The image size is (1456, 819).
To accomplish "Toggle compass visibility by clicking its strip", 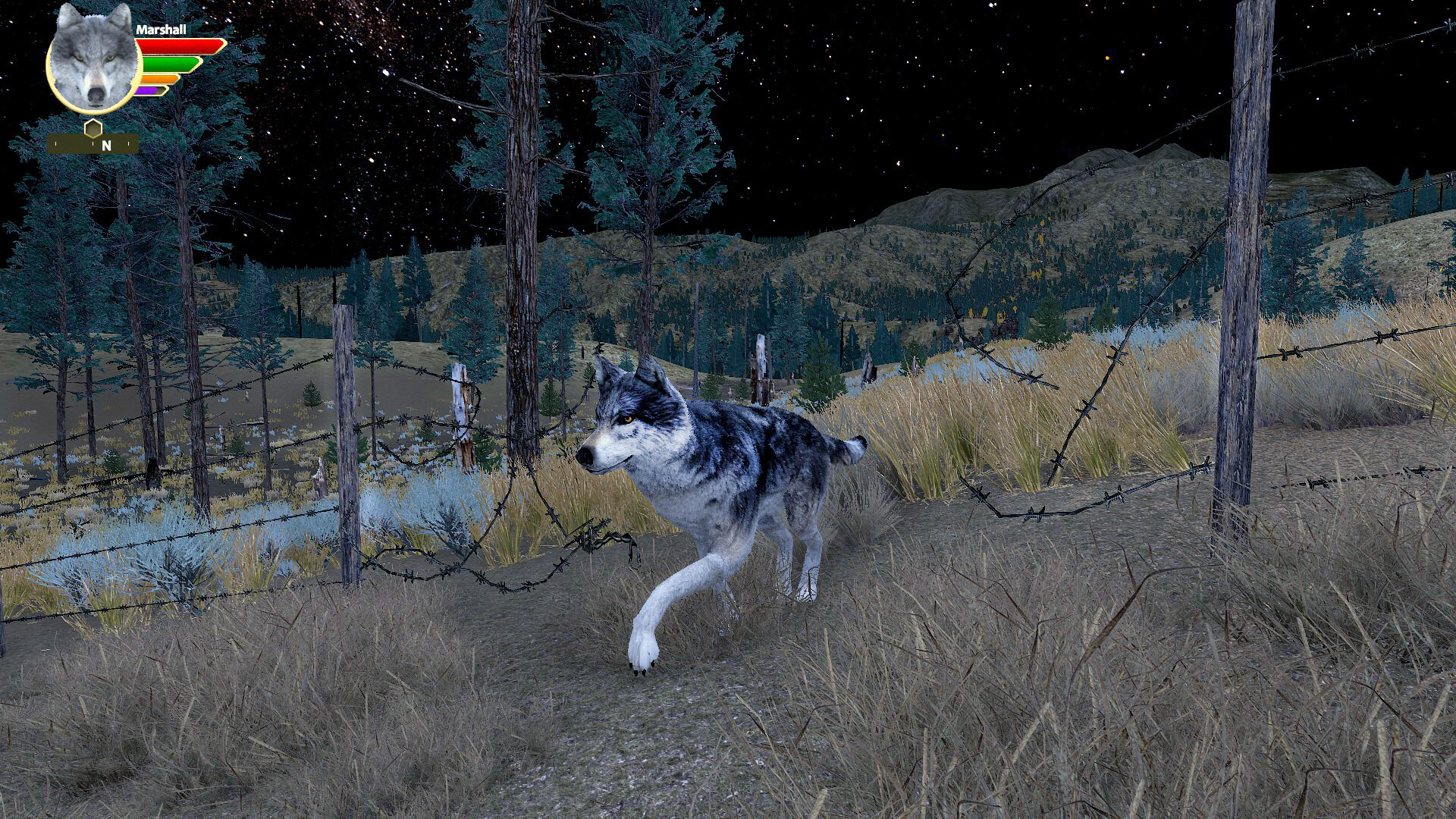I will coord(76,144).
